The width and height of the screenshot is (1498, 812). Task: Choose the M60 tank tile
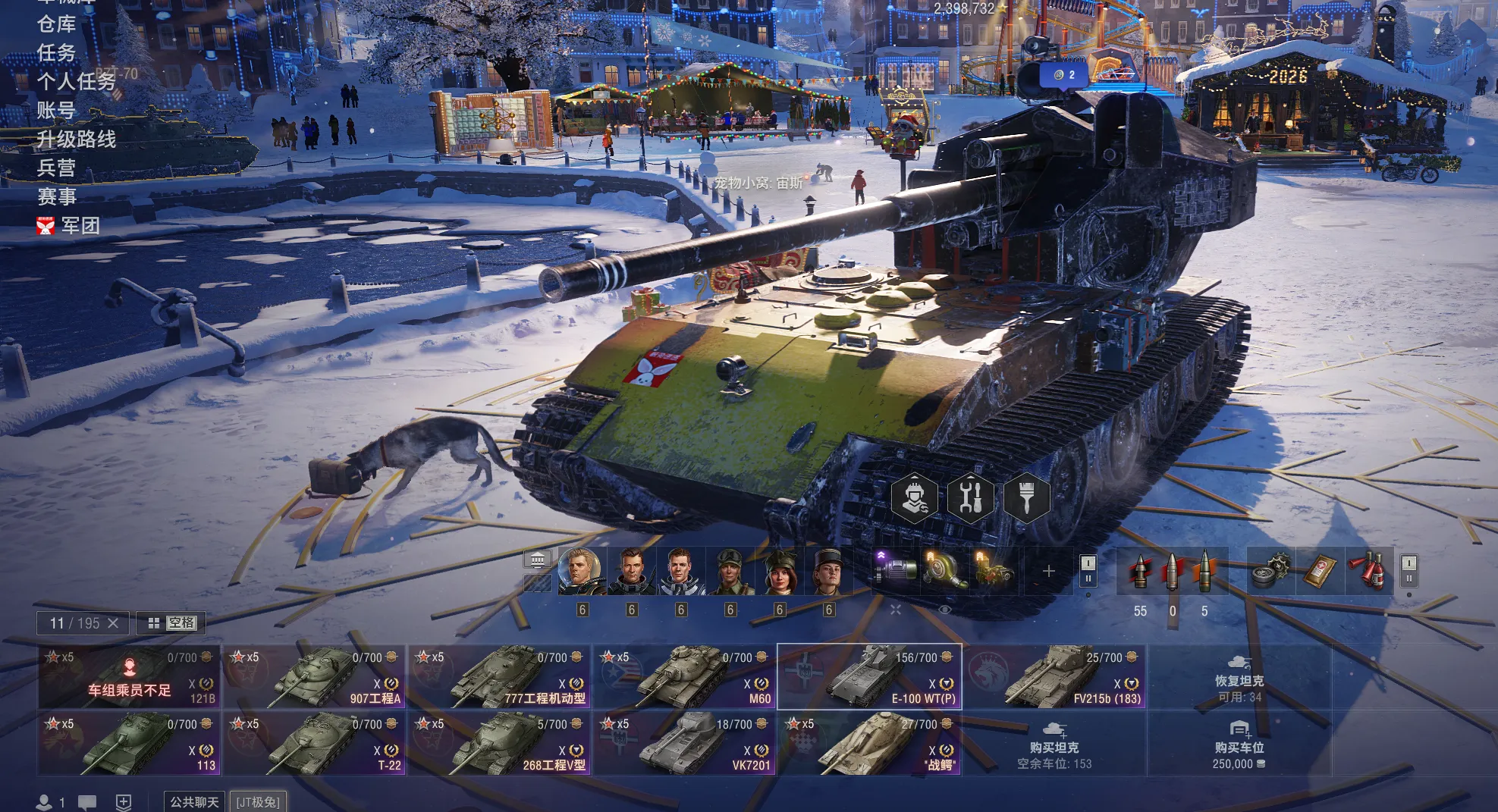684,677
